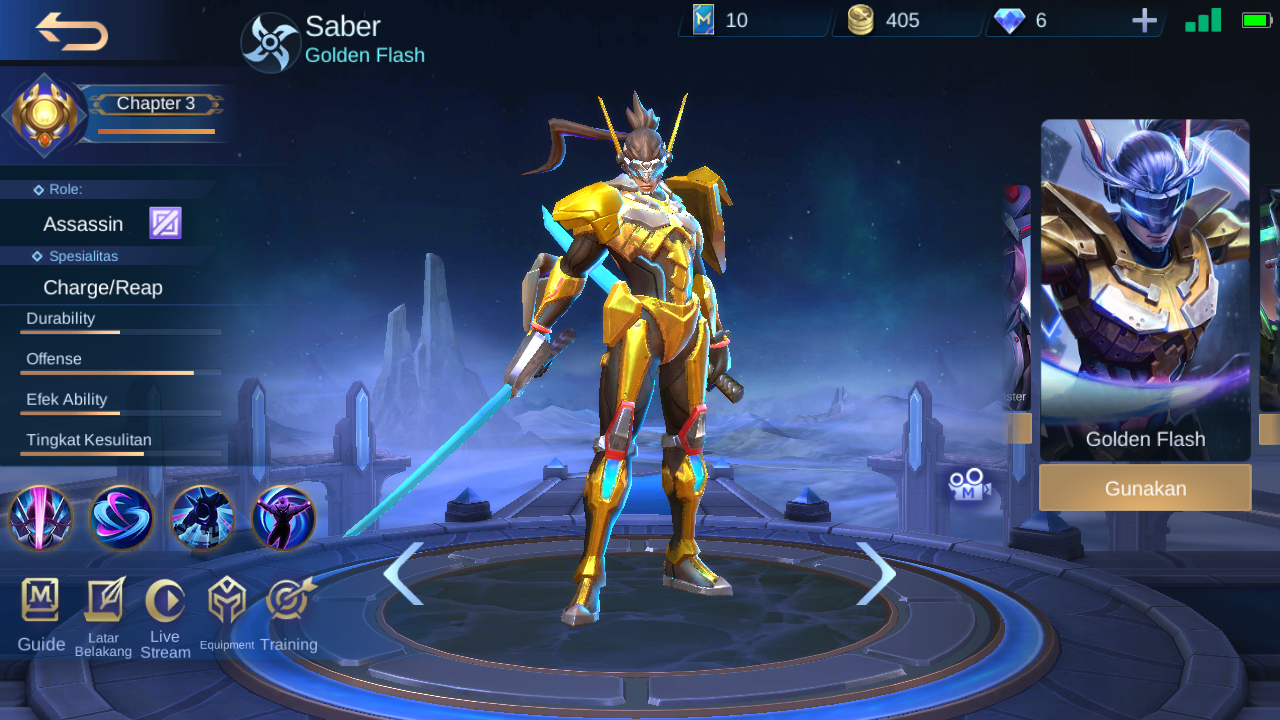
Task: Open the Latar Belakang story icon
Action: [x=103, y=600]
